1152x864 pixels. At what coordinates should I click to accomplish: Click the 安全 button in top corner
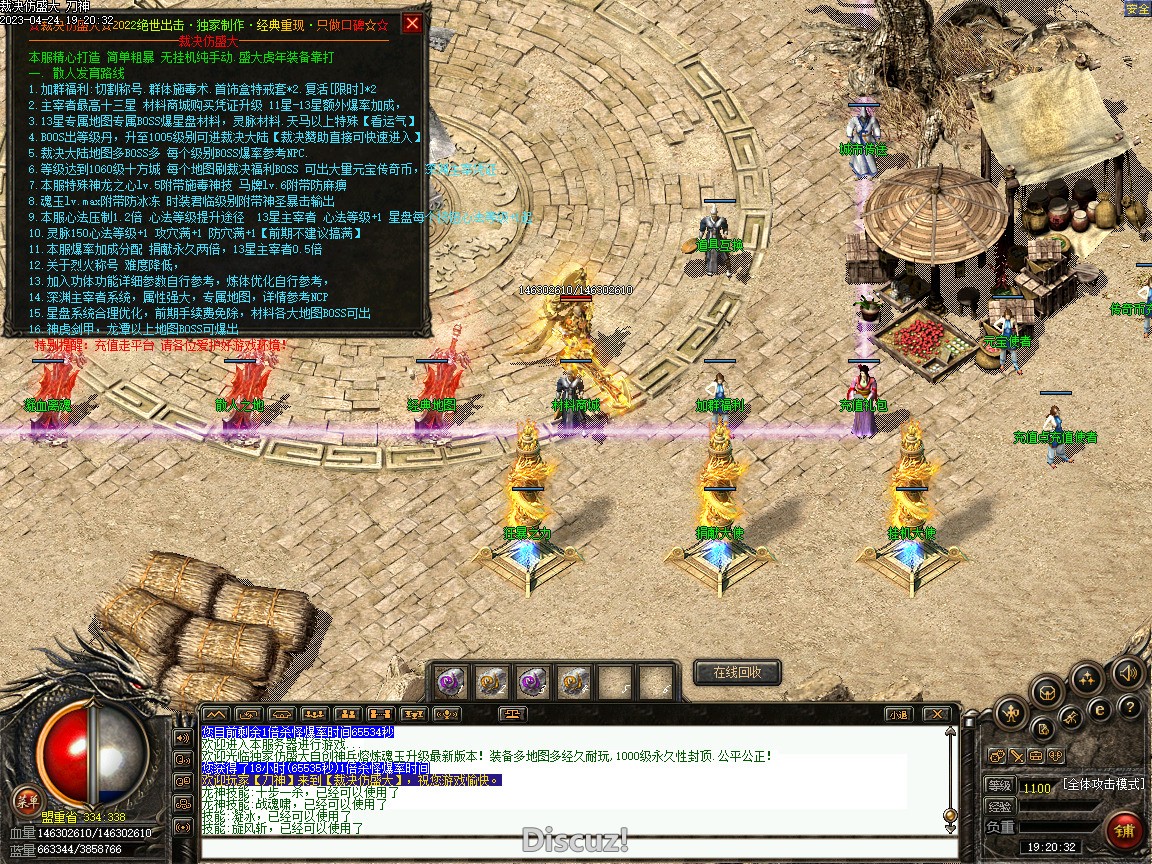(1137, 9)
